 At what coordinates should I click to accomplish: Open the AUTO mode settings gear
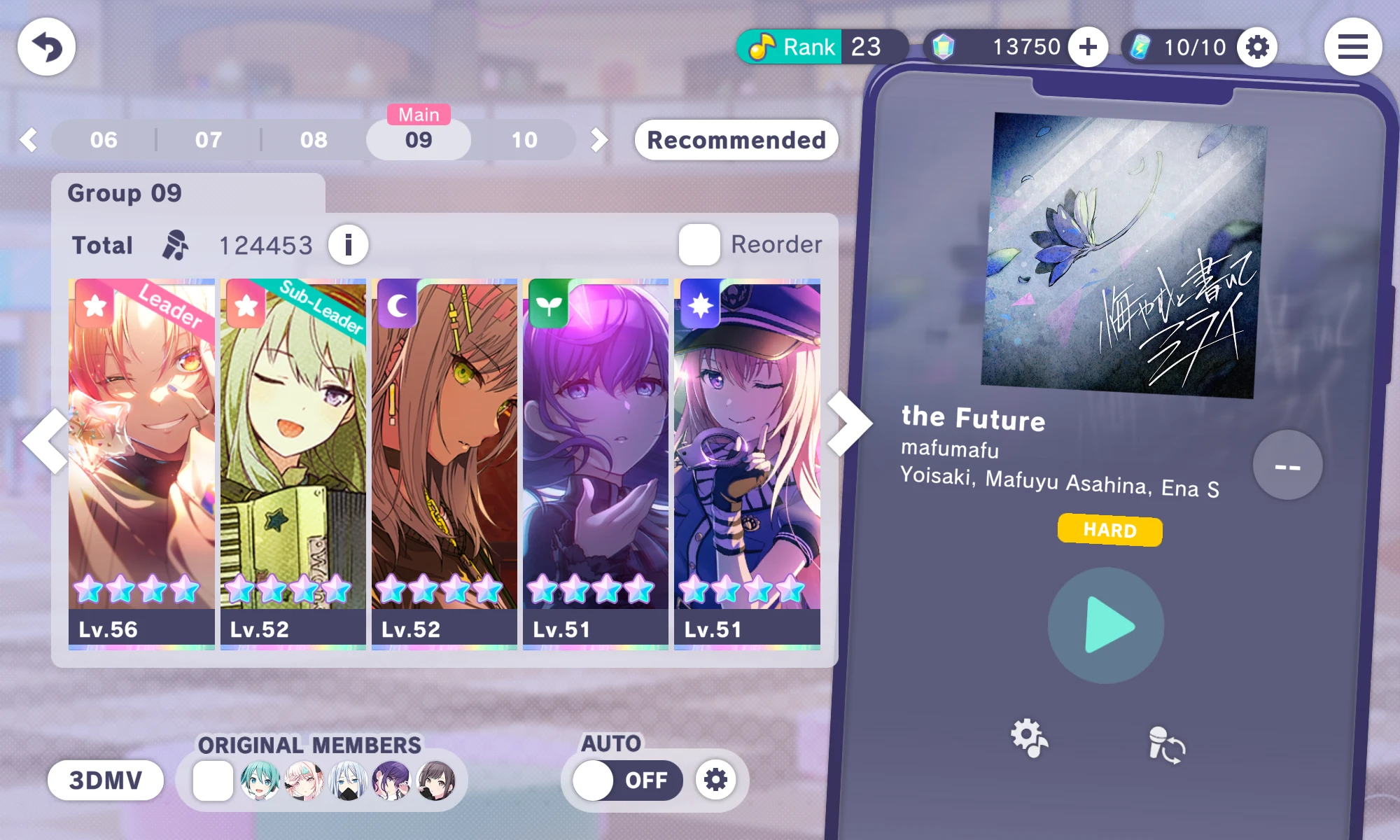pyautogui.click(x=715, y=780)
